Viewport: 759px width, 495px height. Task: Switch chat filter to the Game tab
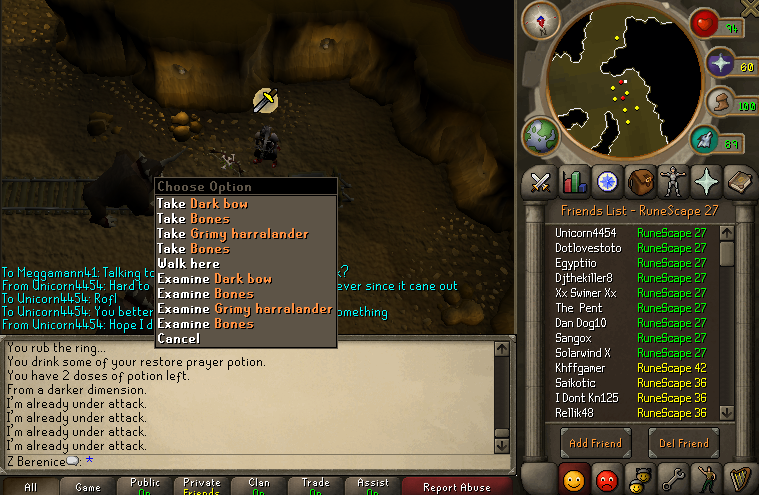point(88,487)
